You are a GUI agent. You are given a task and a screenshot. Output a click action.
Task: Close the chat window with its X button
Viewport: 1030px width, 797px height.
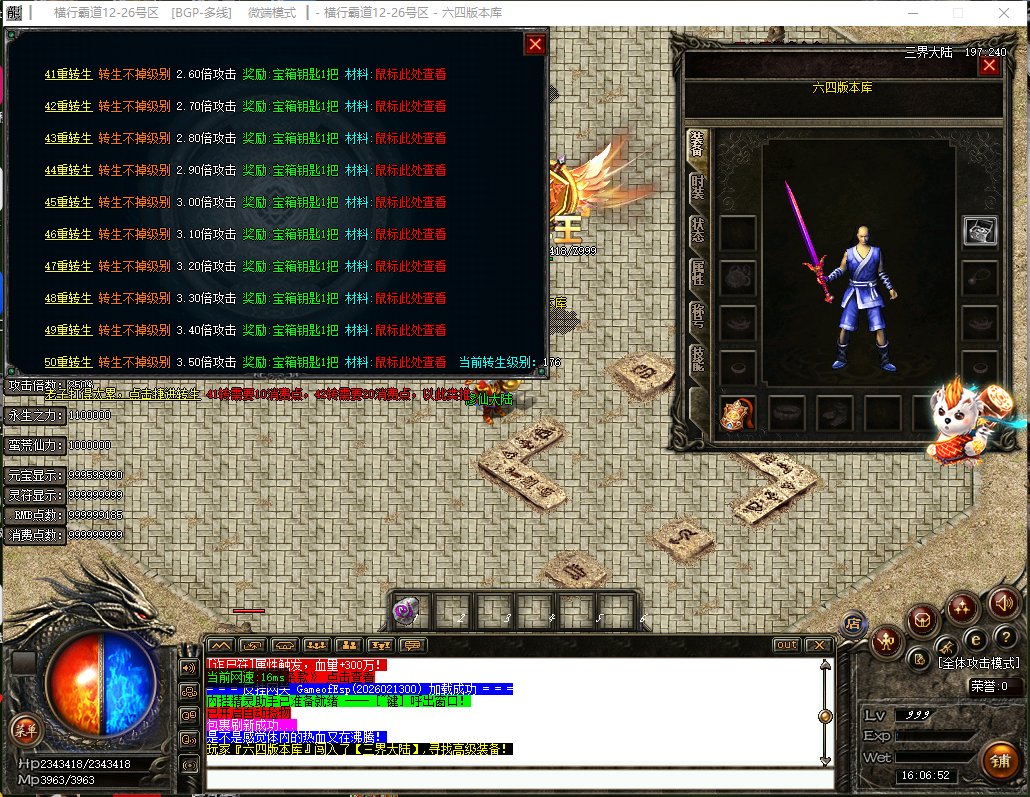(818, 645)
